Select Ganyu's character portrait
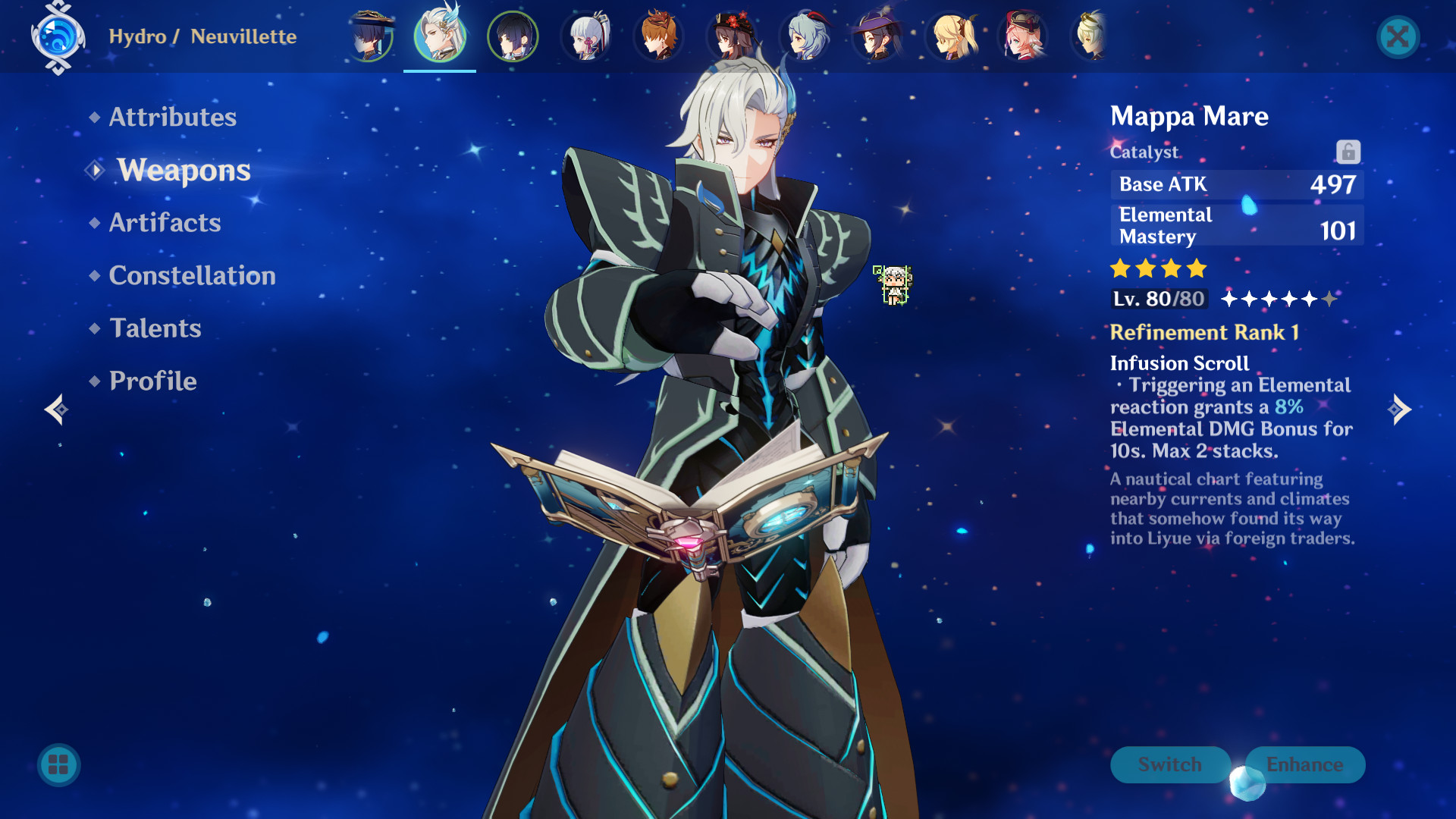Viewport: 1456px width, 819px height. [x=805, y=36]
